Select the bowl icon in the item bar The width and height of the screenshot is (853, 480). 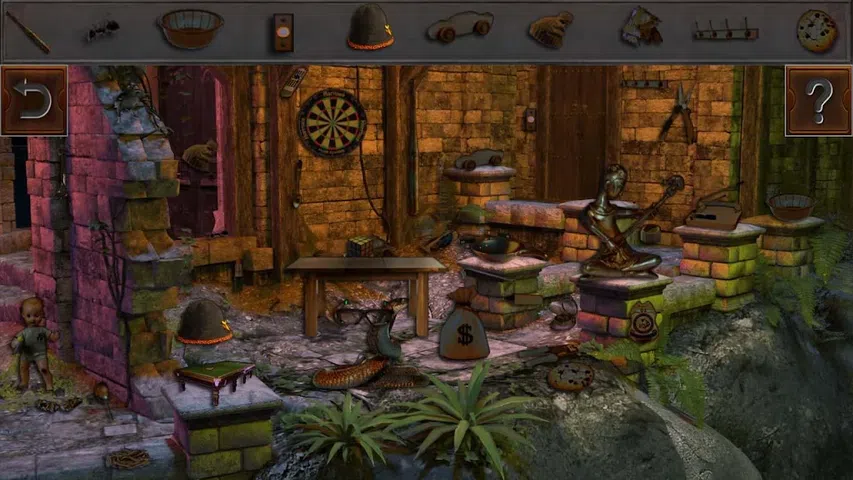click(189, 28)
